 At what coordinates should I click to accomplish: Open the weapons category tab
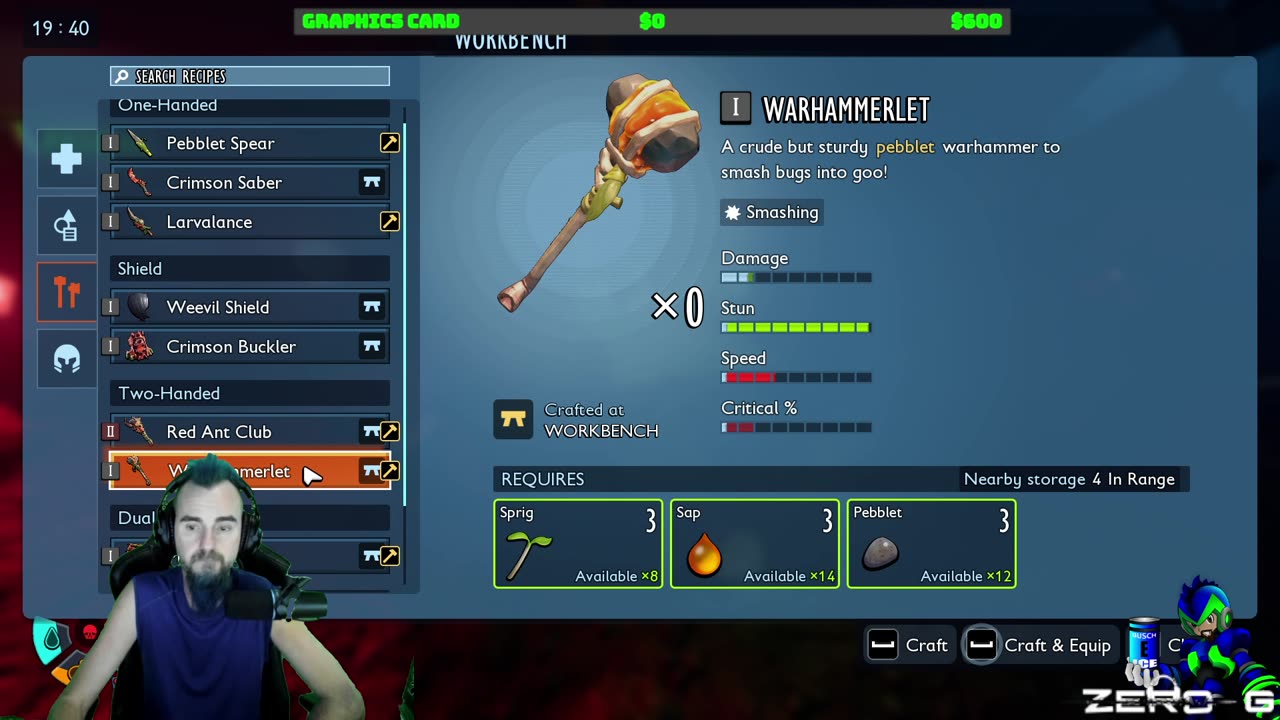point(67,292)
